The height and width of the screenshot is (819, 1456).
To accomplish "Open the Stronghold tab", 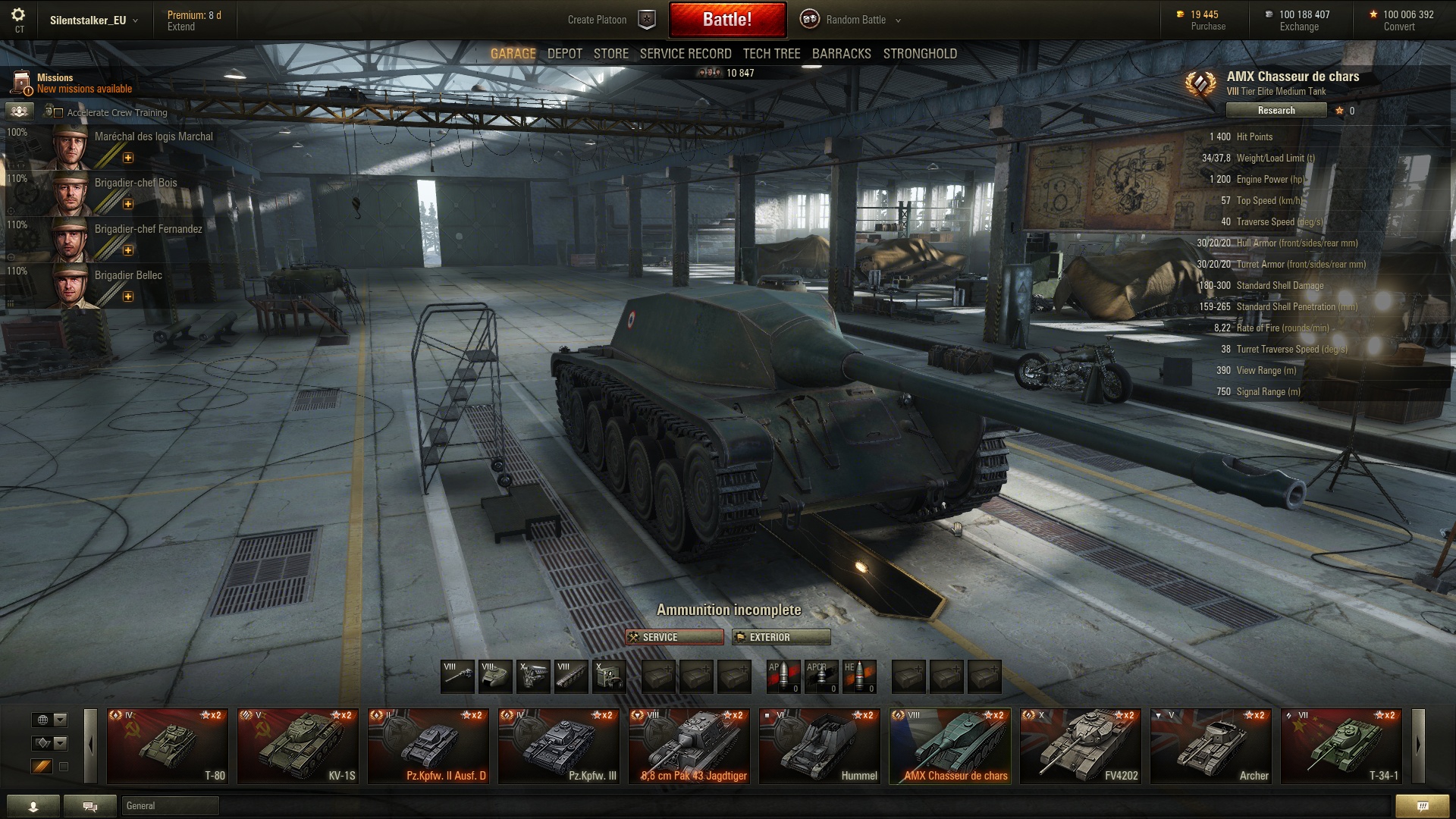I will point(919,54).
